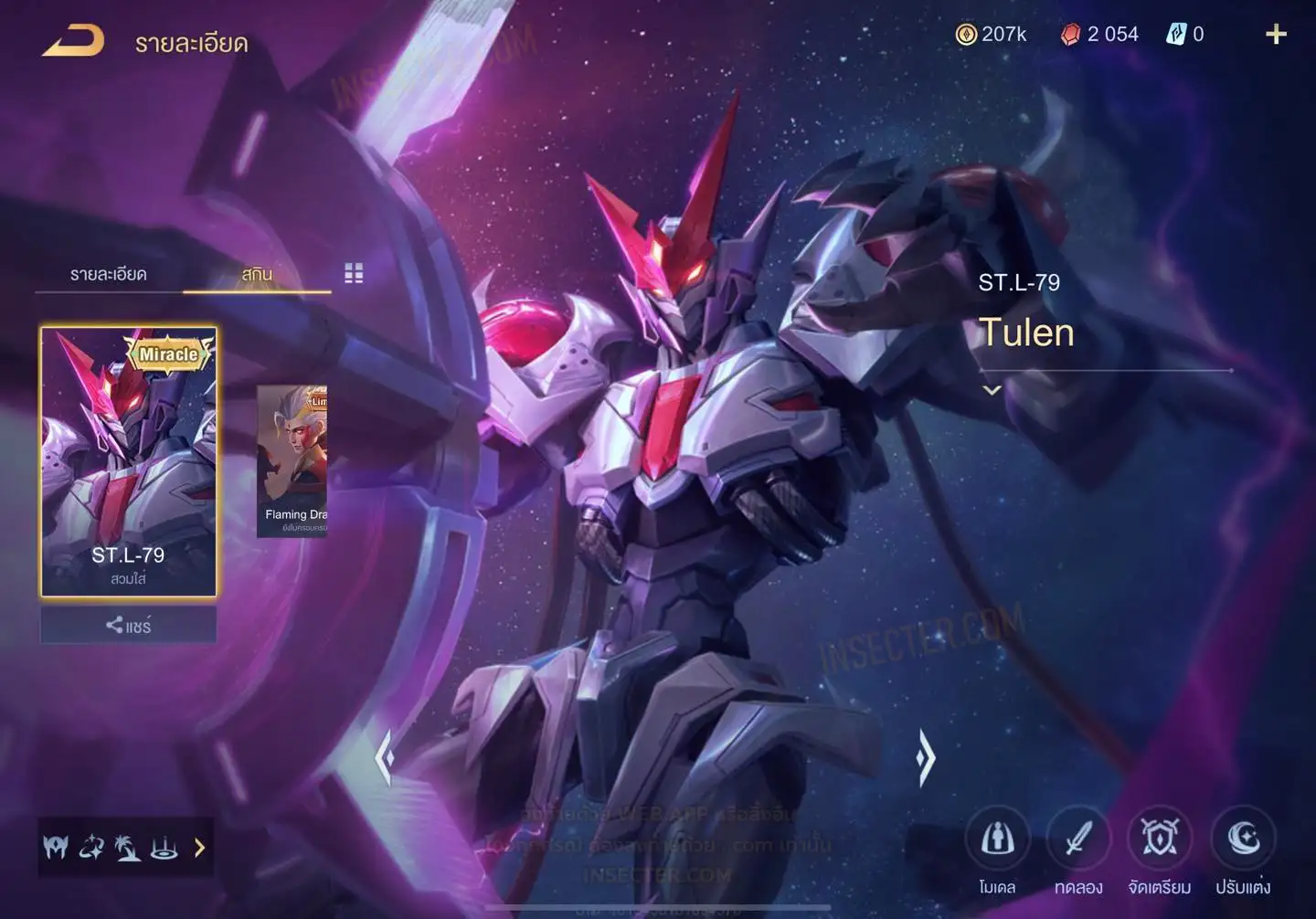Select the horned mask ability icon
The width and height of the screenshot is (1316, 919).
pos(56,848)
